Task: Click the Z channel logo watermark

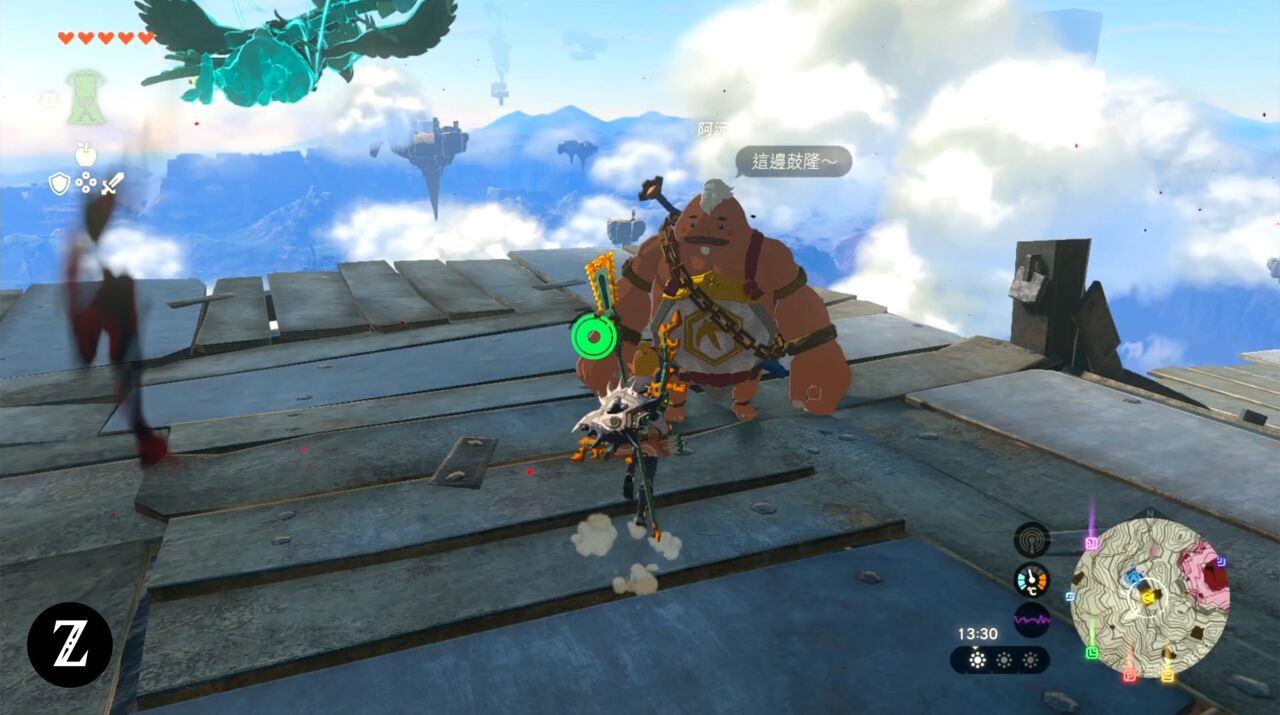Action: point(70,645)
